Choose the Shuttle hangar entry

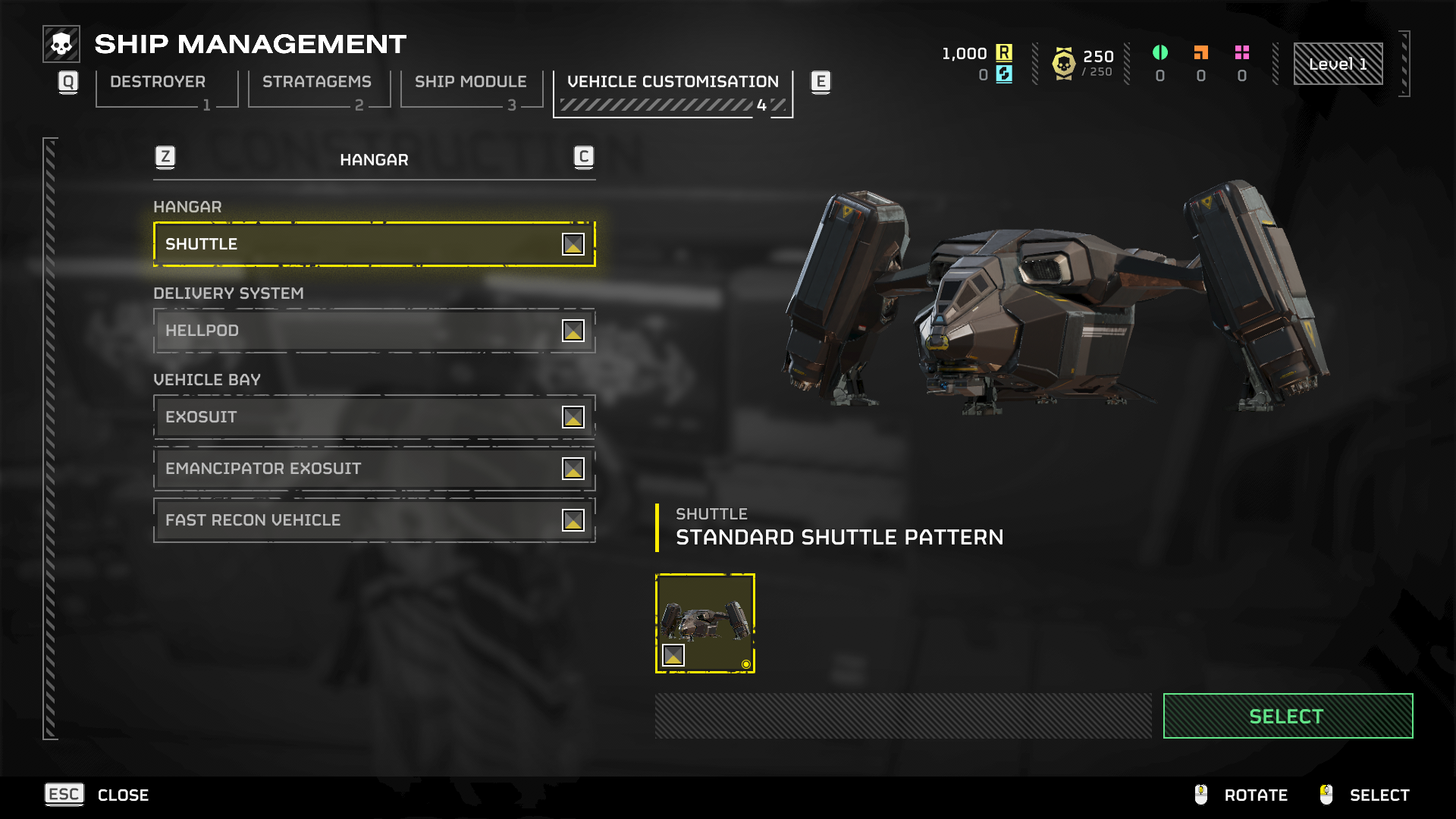point(374,244)
